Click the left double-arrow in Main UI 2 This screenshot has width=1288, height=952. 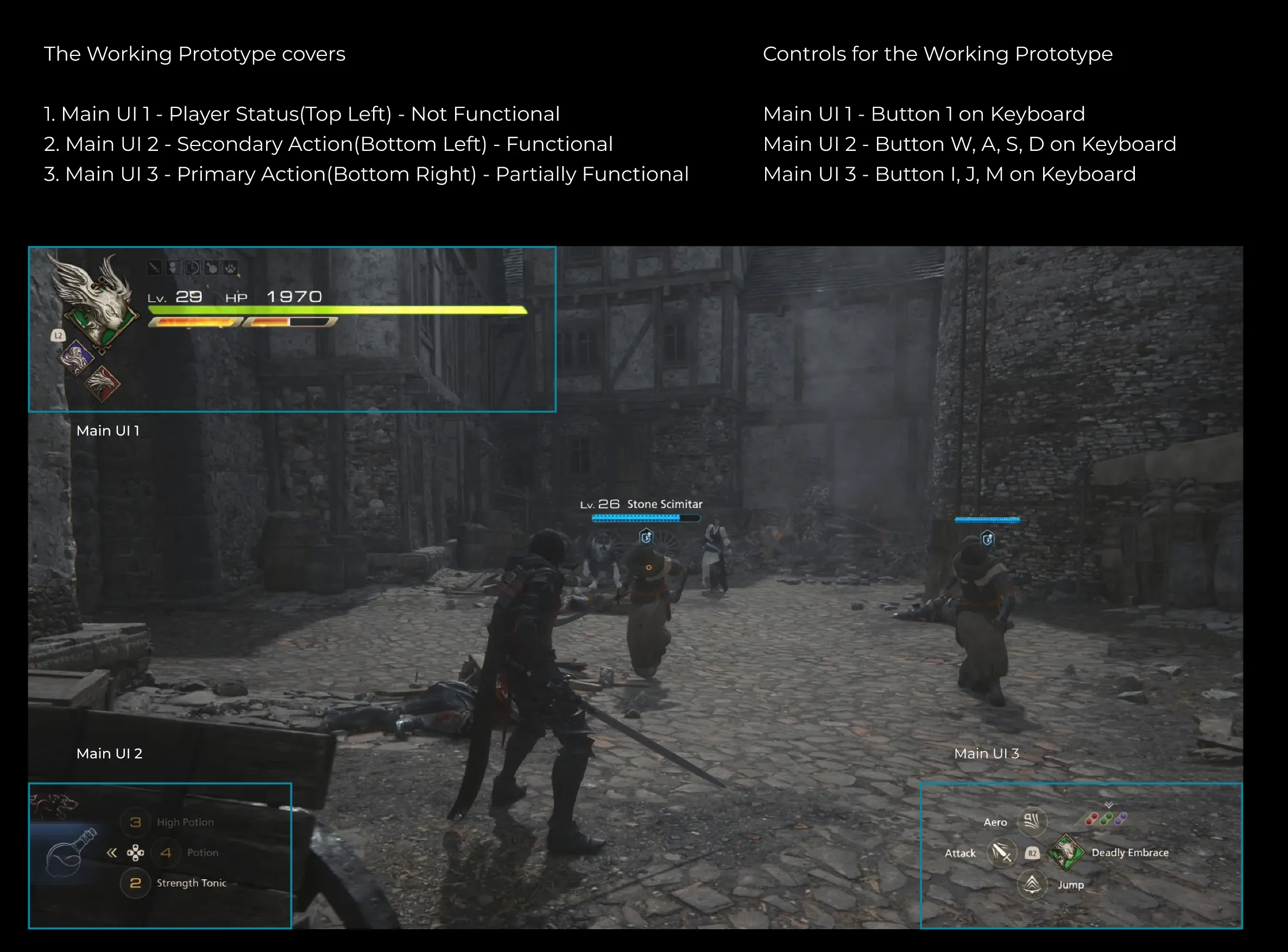point(112,853)
